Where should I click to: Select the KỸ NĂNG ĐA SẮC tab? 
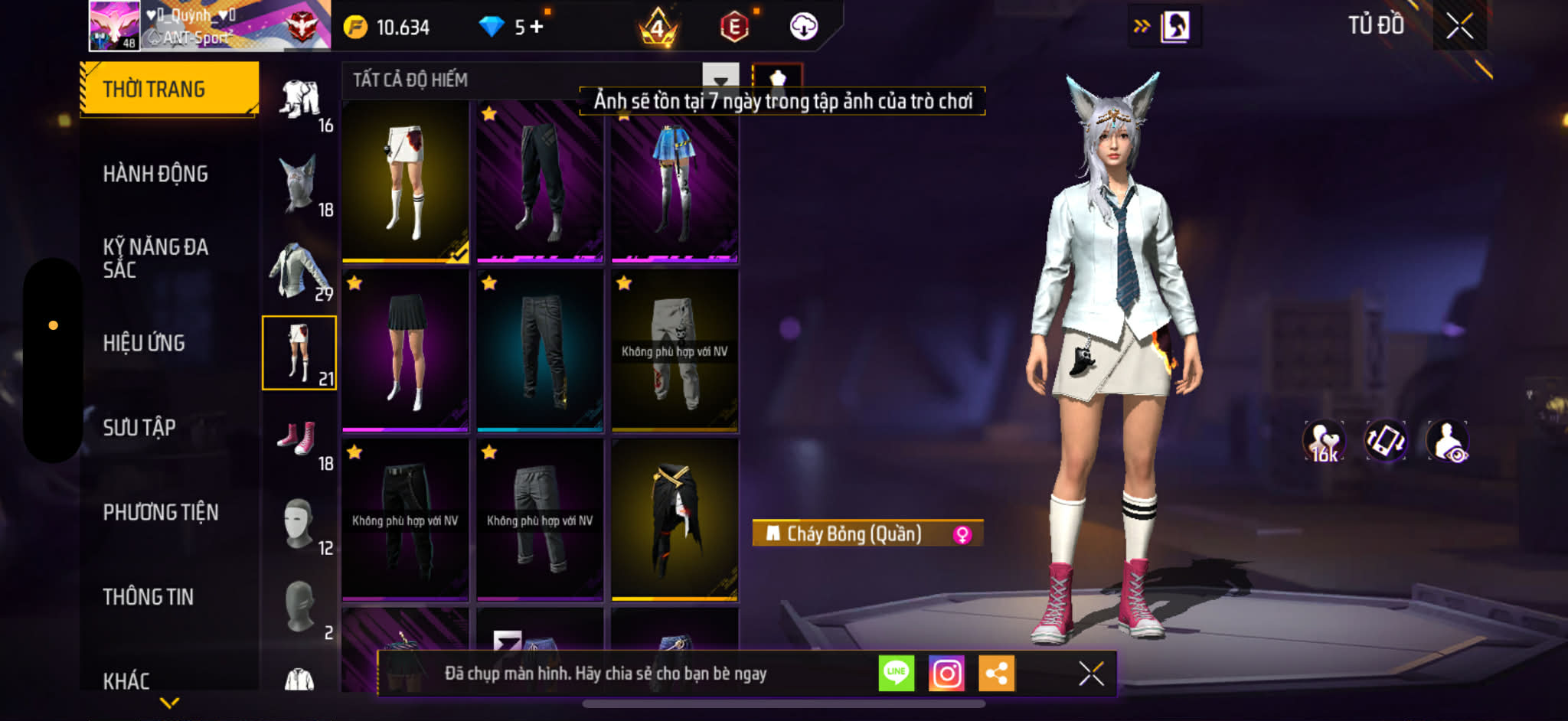155,258
